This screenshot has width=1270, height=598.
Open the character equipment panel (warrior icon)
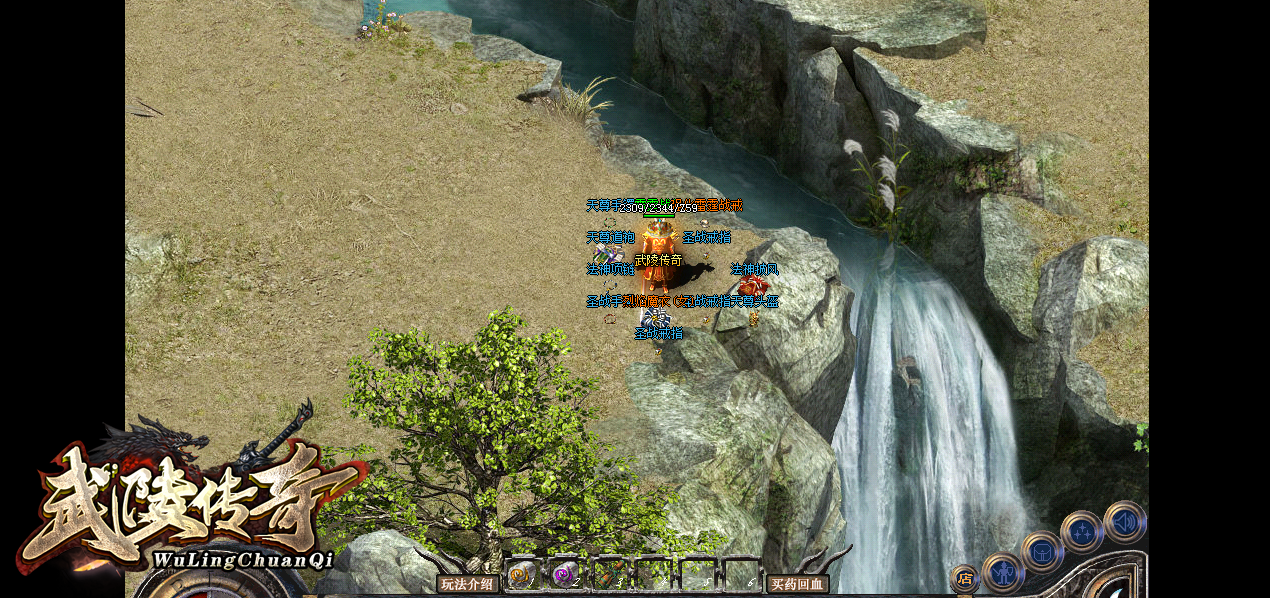click(x=1002, y=573)
